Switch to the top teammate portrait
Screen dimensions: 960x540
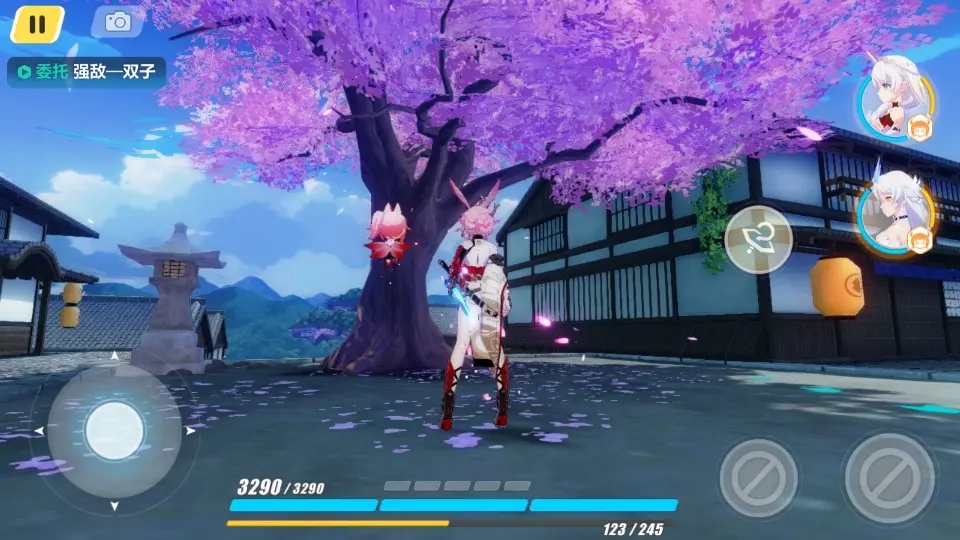[x=894, y=104]
